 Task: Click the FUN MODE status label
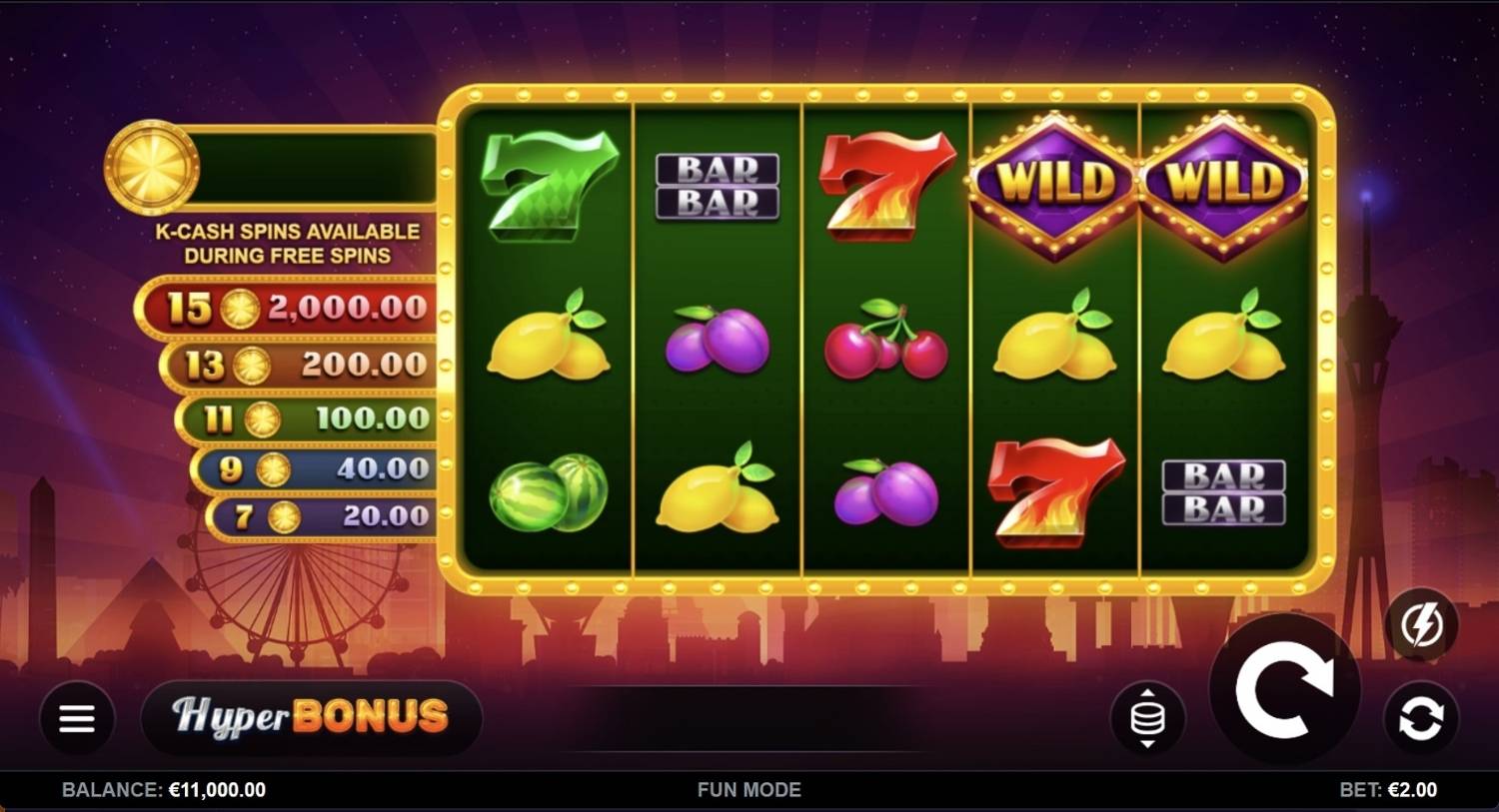click(x=749, y=789)
